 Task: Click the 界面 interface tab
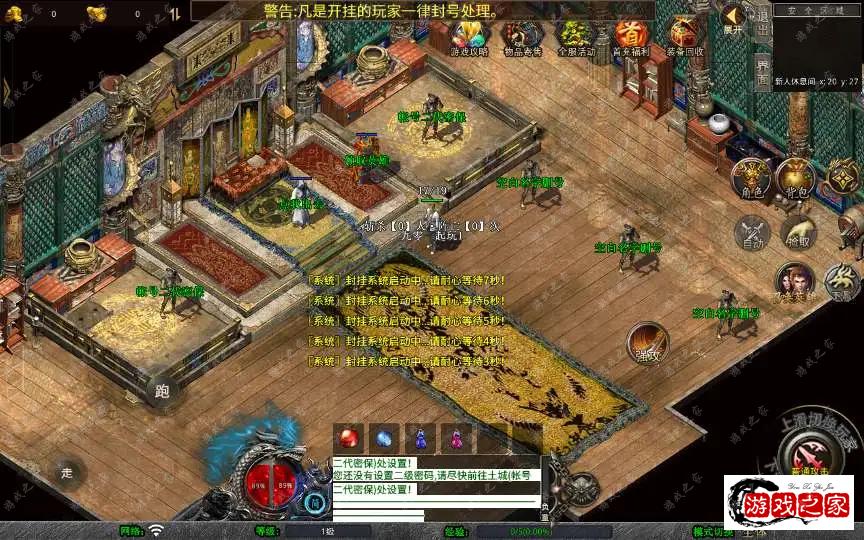[x=762, y=72]
